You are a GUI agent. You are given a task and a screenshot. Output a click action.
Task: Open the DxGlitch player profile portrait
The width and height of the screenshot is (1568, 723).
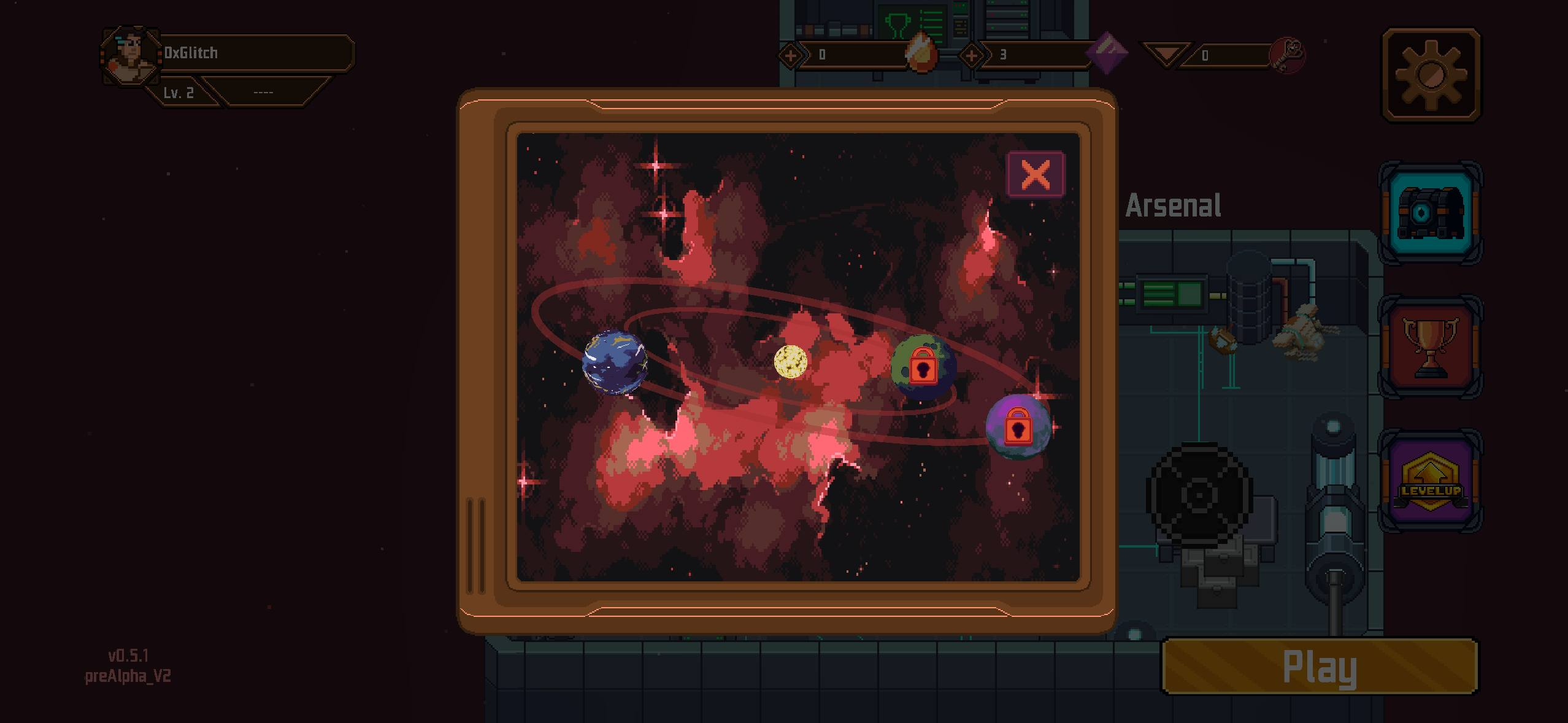click(x=129, y=56)
